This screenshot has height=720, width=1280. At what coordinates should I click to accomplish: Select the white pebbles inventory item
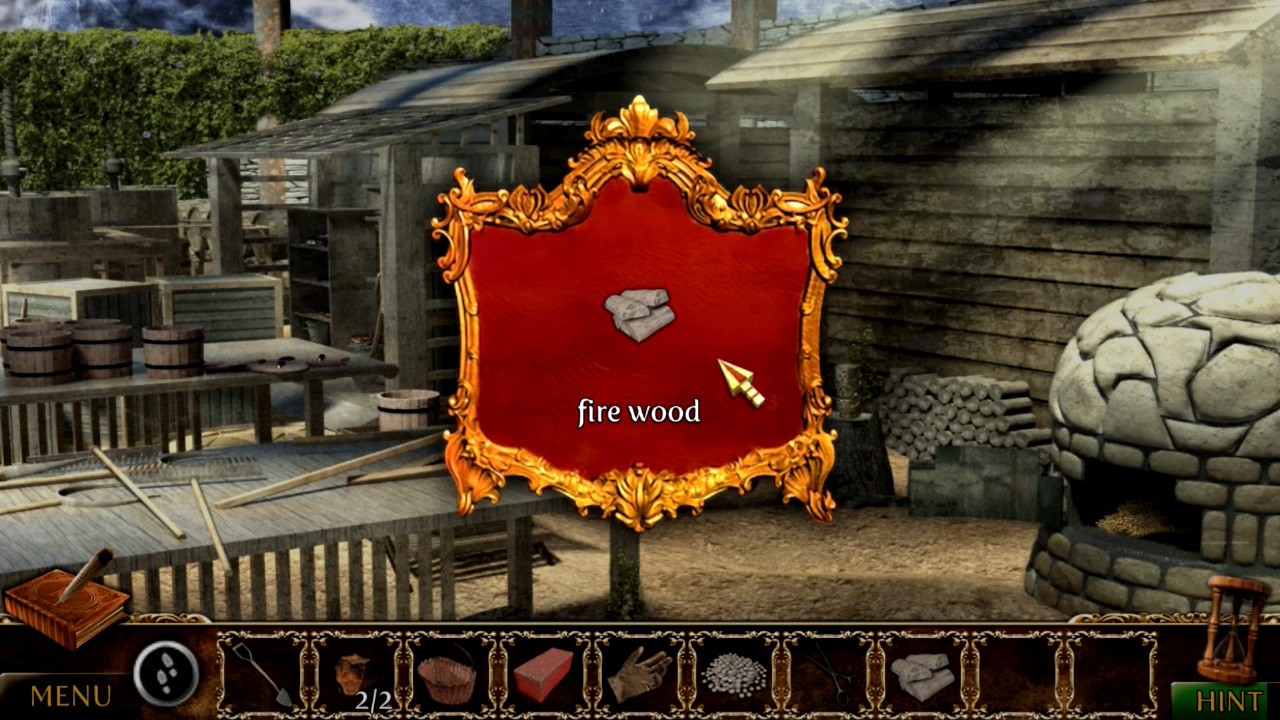(736, 672)
